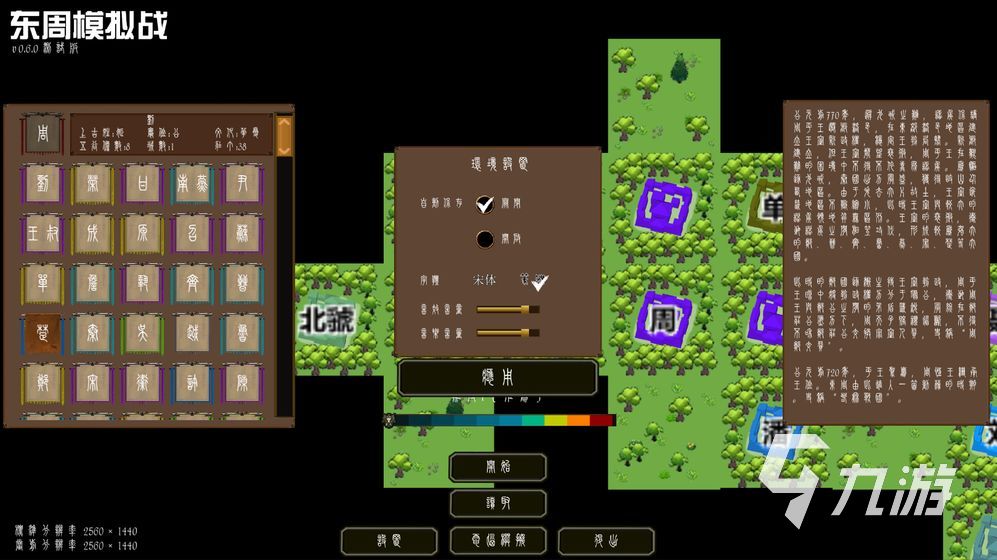Click the orange faction list scrollbar handle
Image resolution: width=997 pixels, height=560 pixels.
284,134
